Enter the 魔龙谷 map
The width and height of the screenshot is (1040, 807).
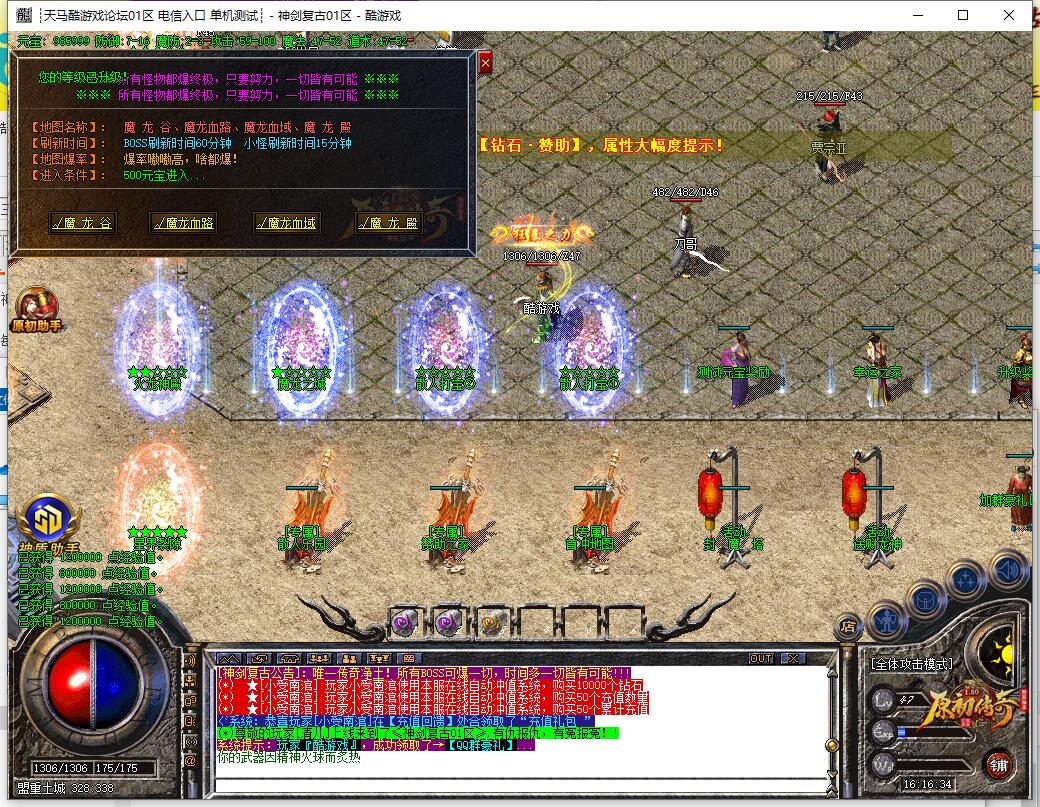click(x=83, y=223)
